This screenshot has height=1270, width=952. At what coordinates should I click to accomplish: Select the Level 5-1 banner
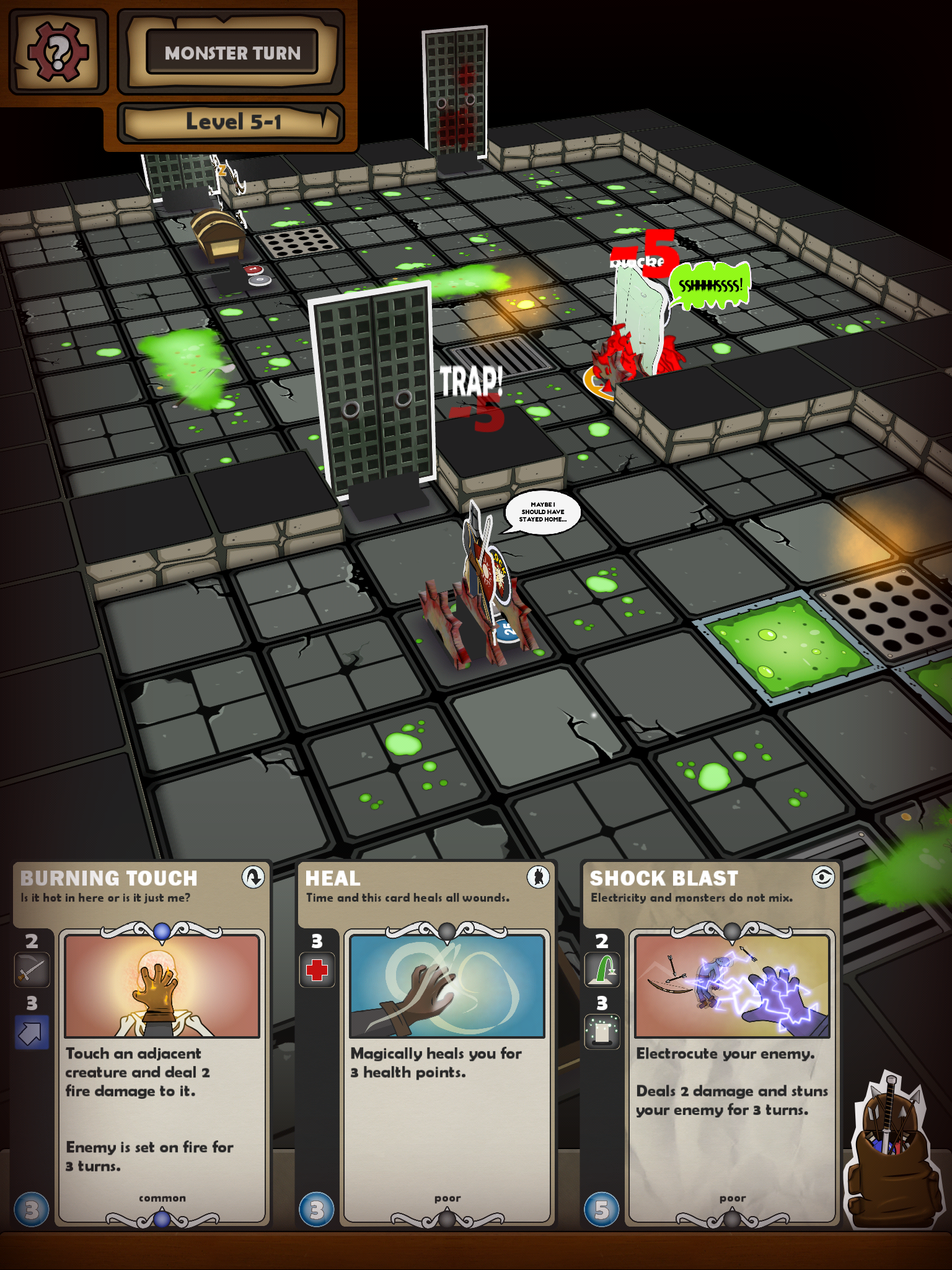click(231, 122)
